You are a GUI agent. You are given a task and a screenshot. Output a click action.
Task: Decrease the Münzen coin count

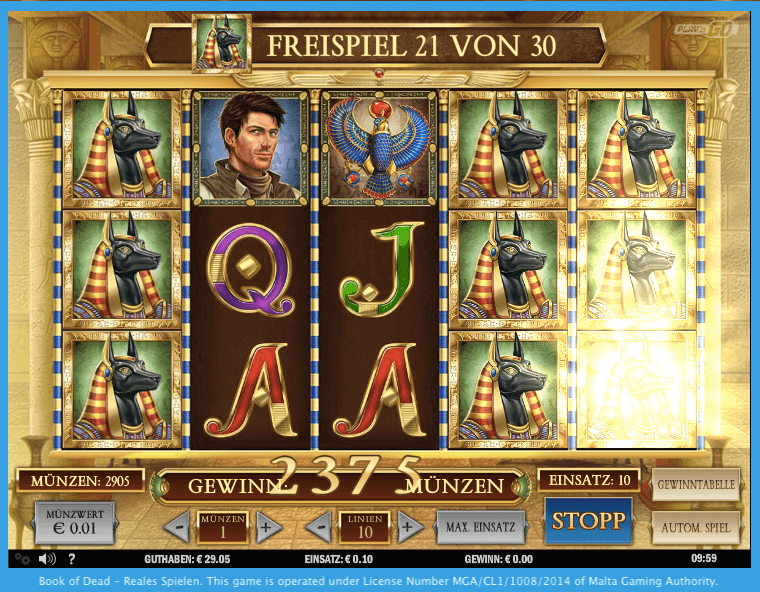pyautogui.click(x=177, y=526)
